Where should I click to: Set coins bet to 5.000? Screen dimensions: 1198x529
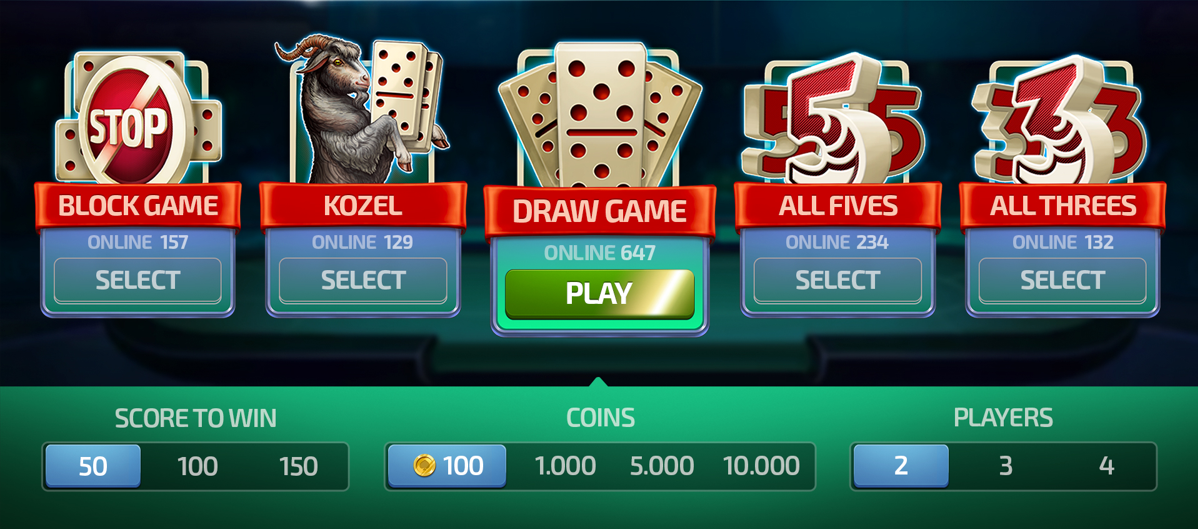[661, 466]
